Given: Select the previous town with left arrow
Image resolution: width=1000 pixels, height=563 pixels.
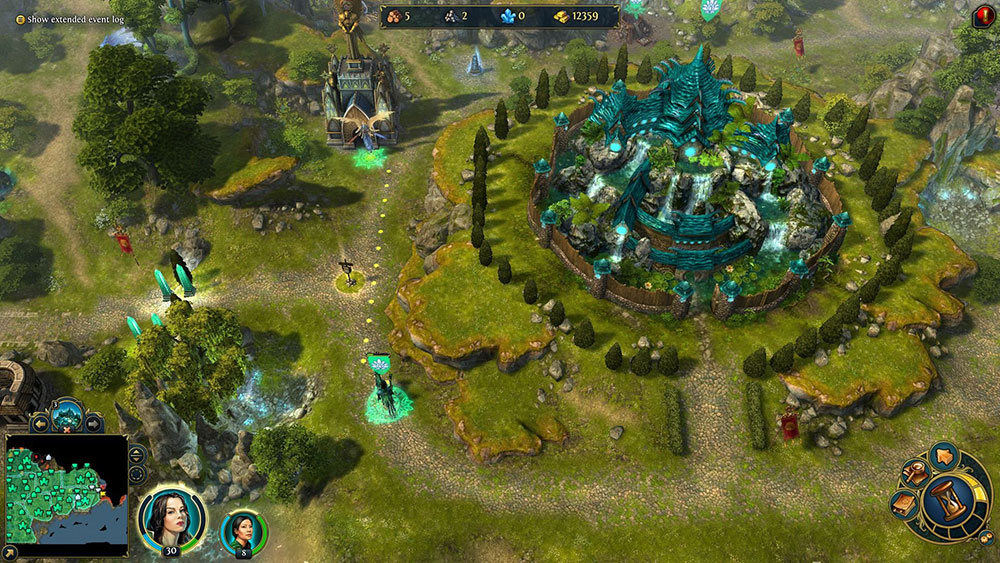Looking at the screenshot, I should [x=41, y=423].
